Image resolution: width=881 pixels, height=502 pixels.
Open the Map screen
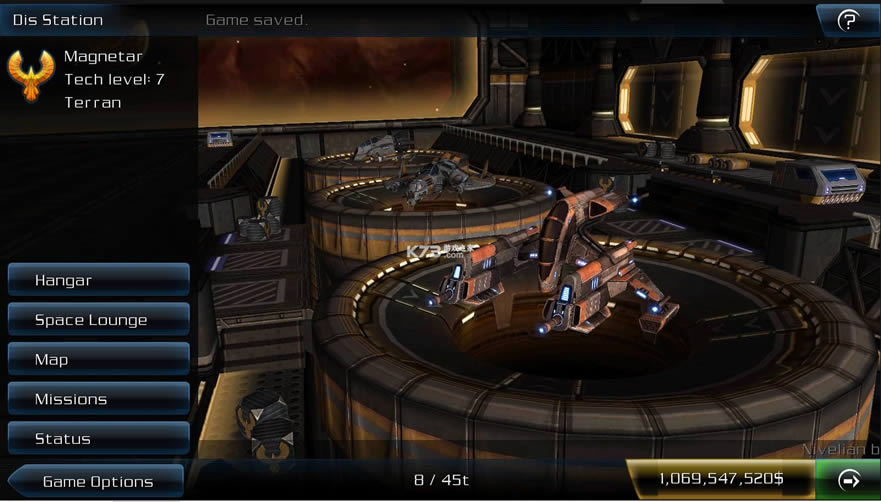click(98, 359)
